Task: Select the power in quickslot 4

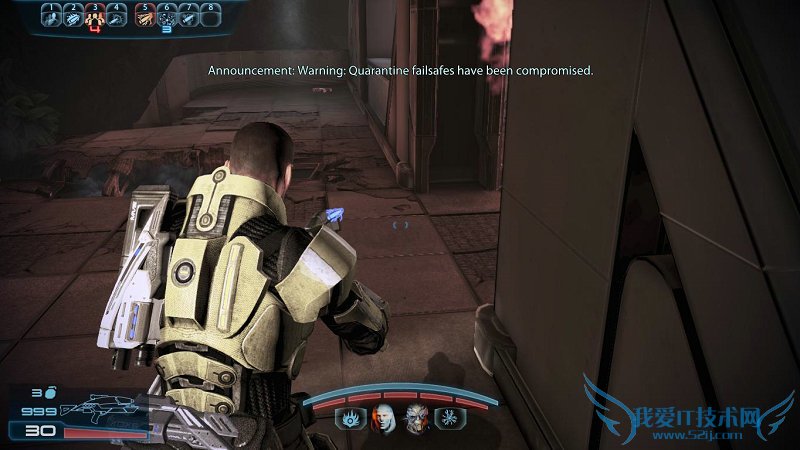Action: click(119, 16)
